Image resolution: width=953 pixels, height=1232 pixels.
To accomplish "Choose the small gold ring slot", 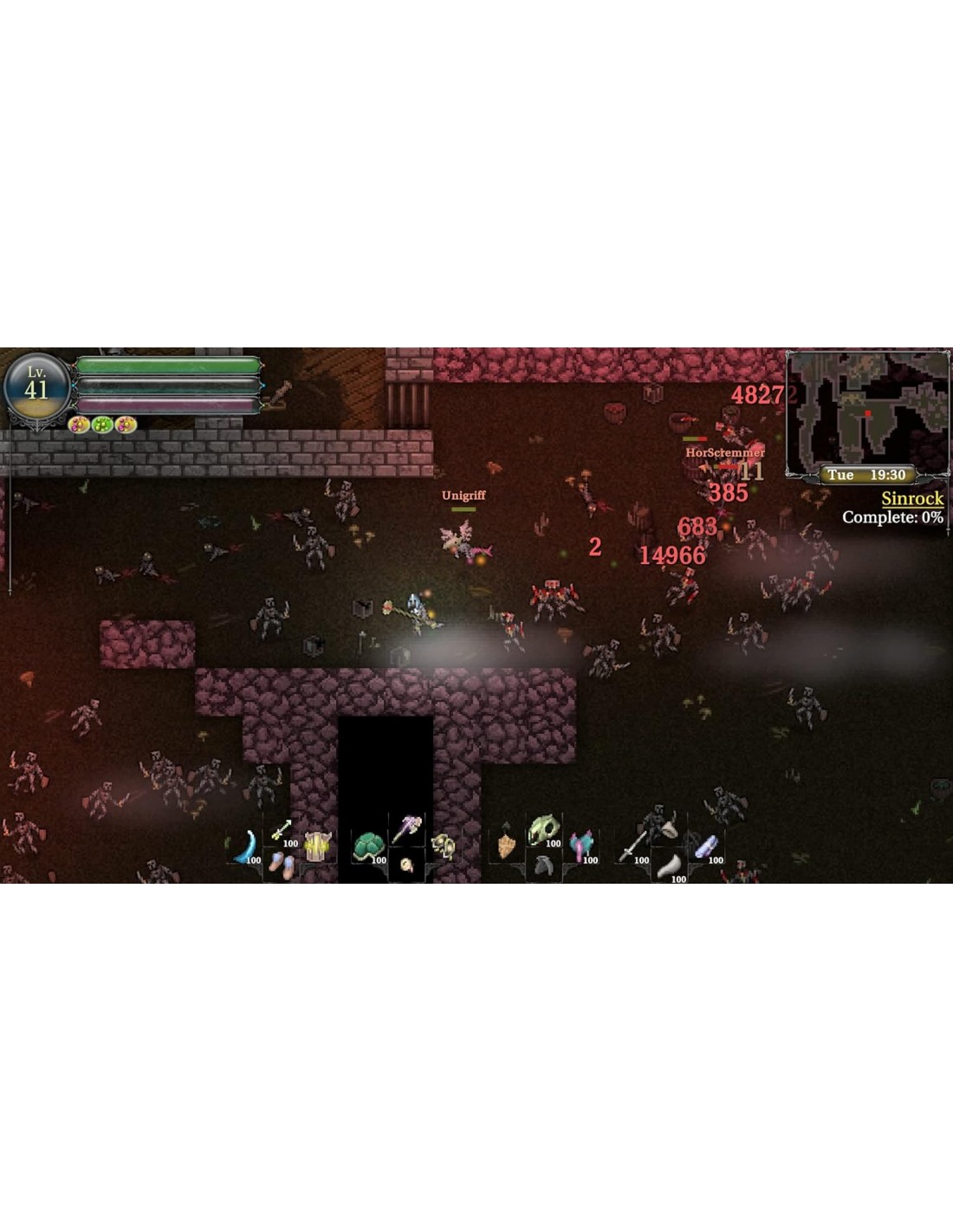I will pyautogui.click(x=405, y=865).
